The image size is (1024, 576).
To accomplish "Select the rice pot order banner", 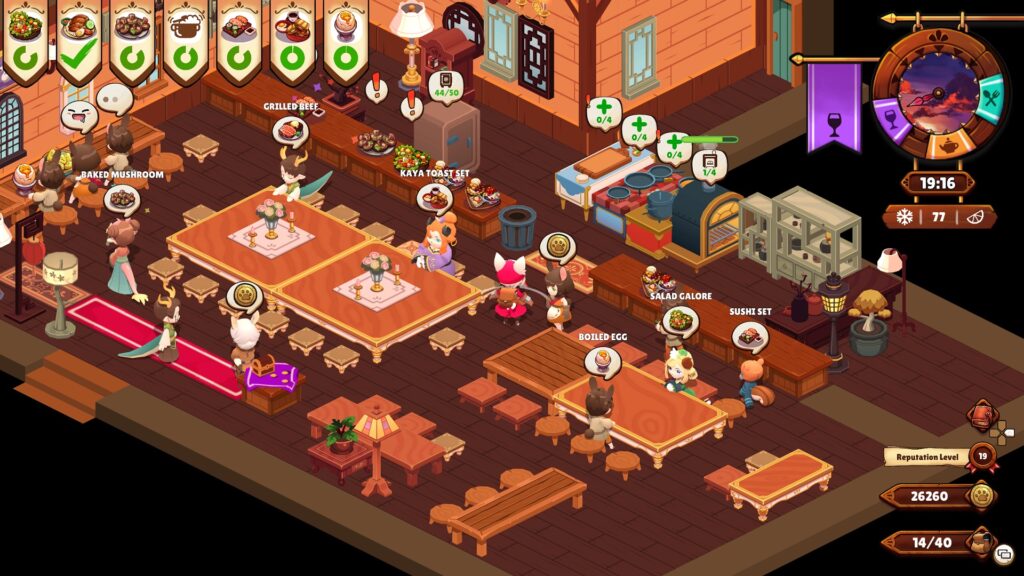I will pos(185,40).
